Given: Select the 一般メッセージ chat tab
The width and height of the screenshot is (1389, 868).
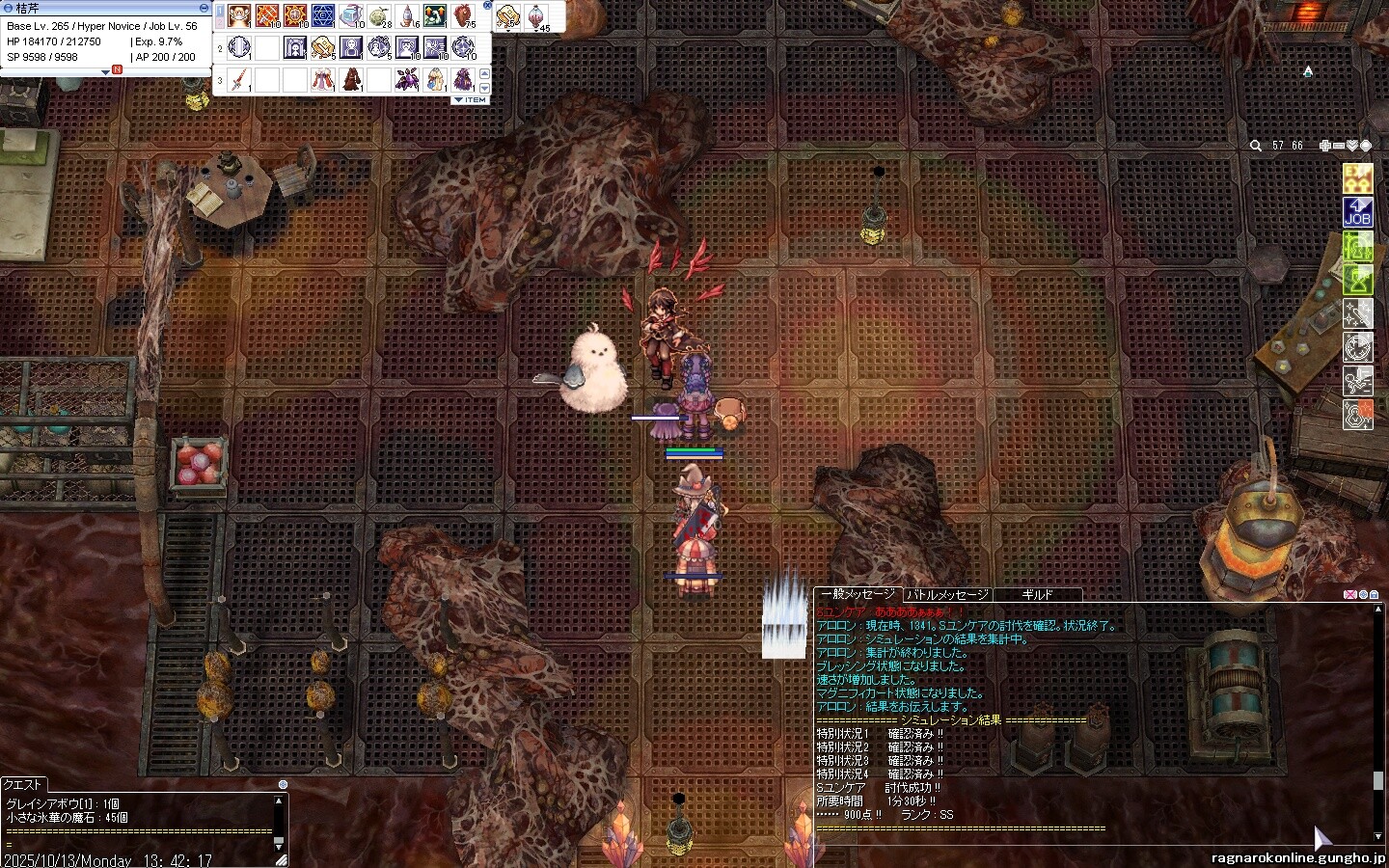Looking at the screenshot, I should coord(858,595).
